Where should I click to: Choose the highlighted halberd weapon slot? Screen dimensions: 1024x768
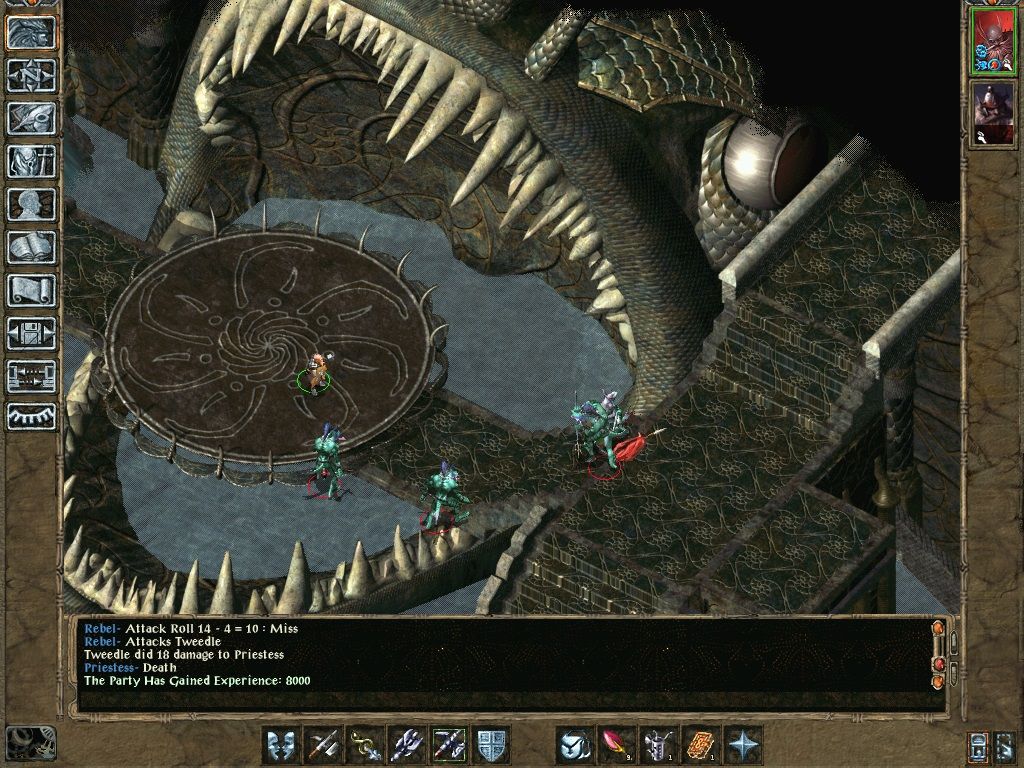coord(449,745)
